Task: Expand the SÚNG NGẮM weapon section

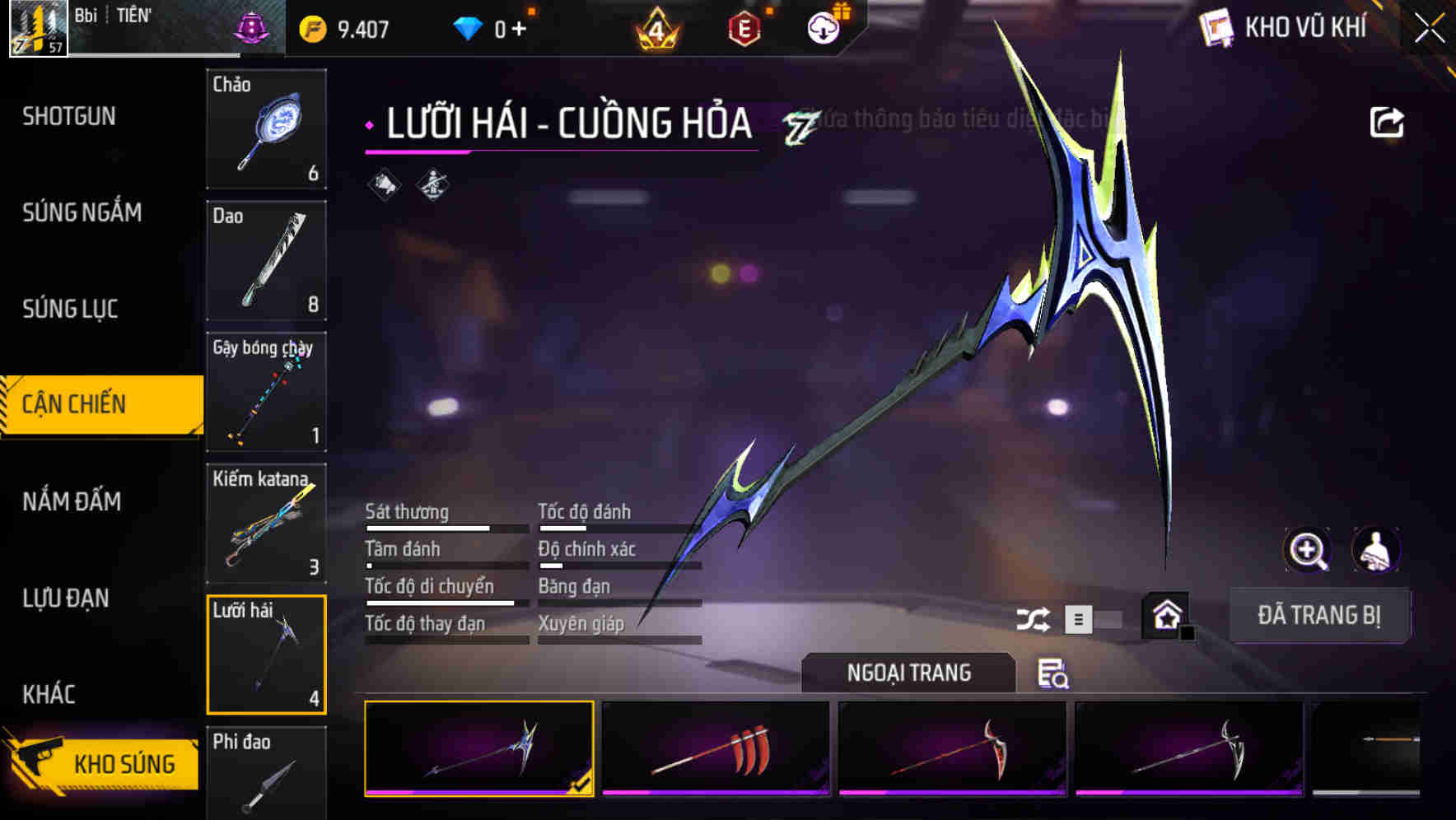Action: click(x=82, y=212)
